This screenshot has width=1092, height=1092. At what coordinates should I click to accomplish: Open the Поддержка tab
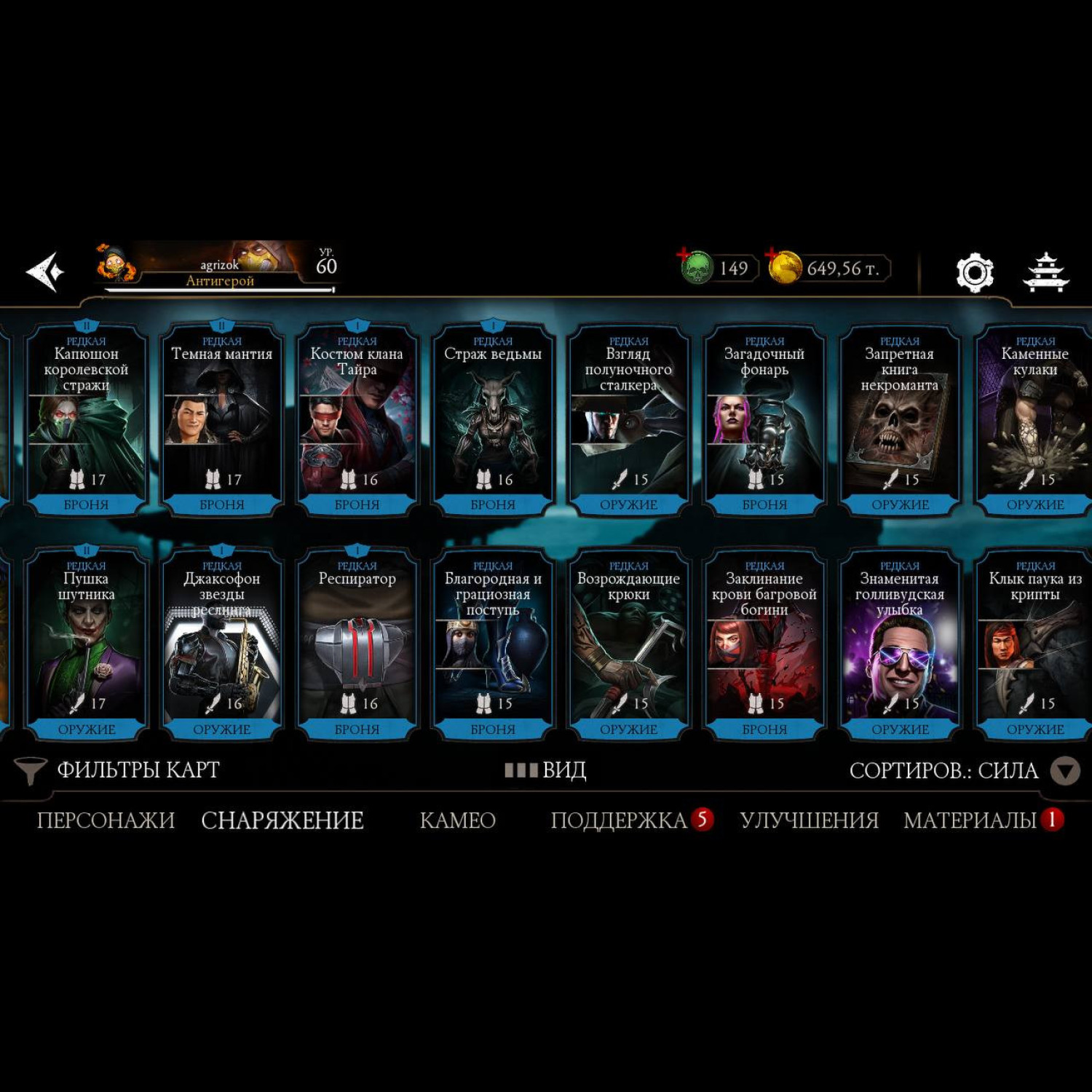click(620, 820)
